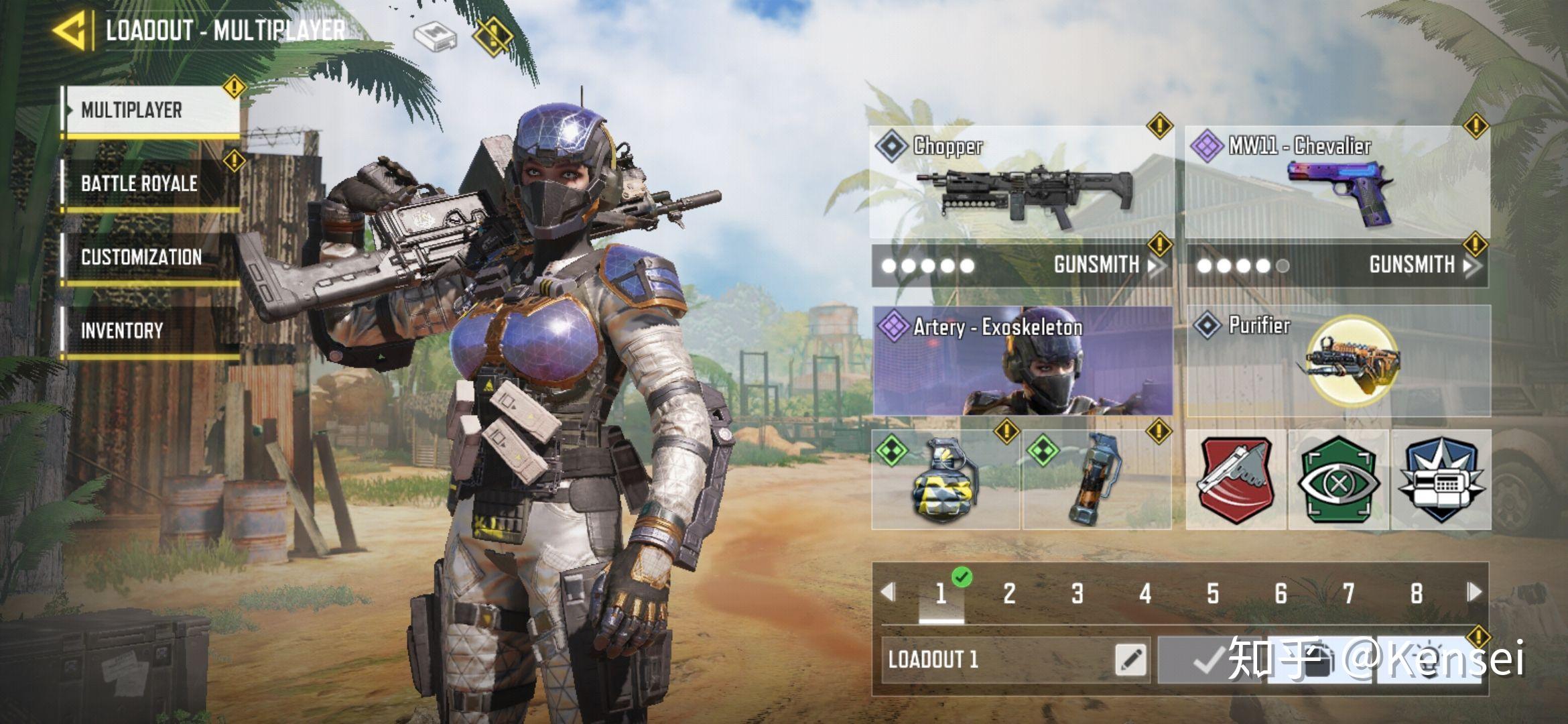Change the blue perk badge
Image resolution: width=1568 pixels, height=724 pixels.
[x=1441, y=480]
